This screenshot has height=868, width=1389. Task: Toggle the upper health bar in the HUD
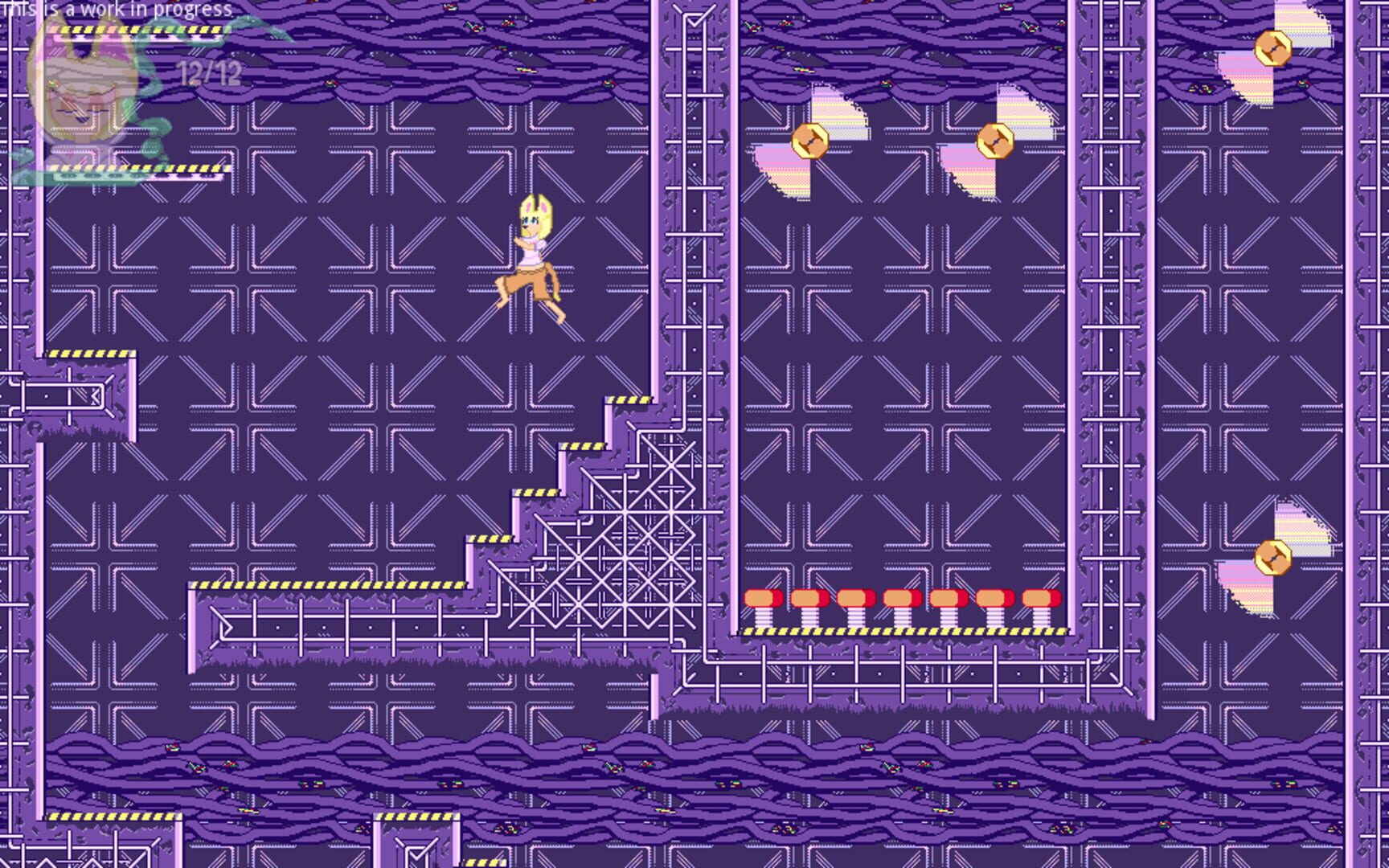coord(135,31)
